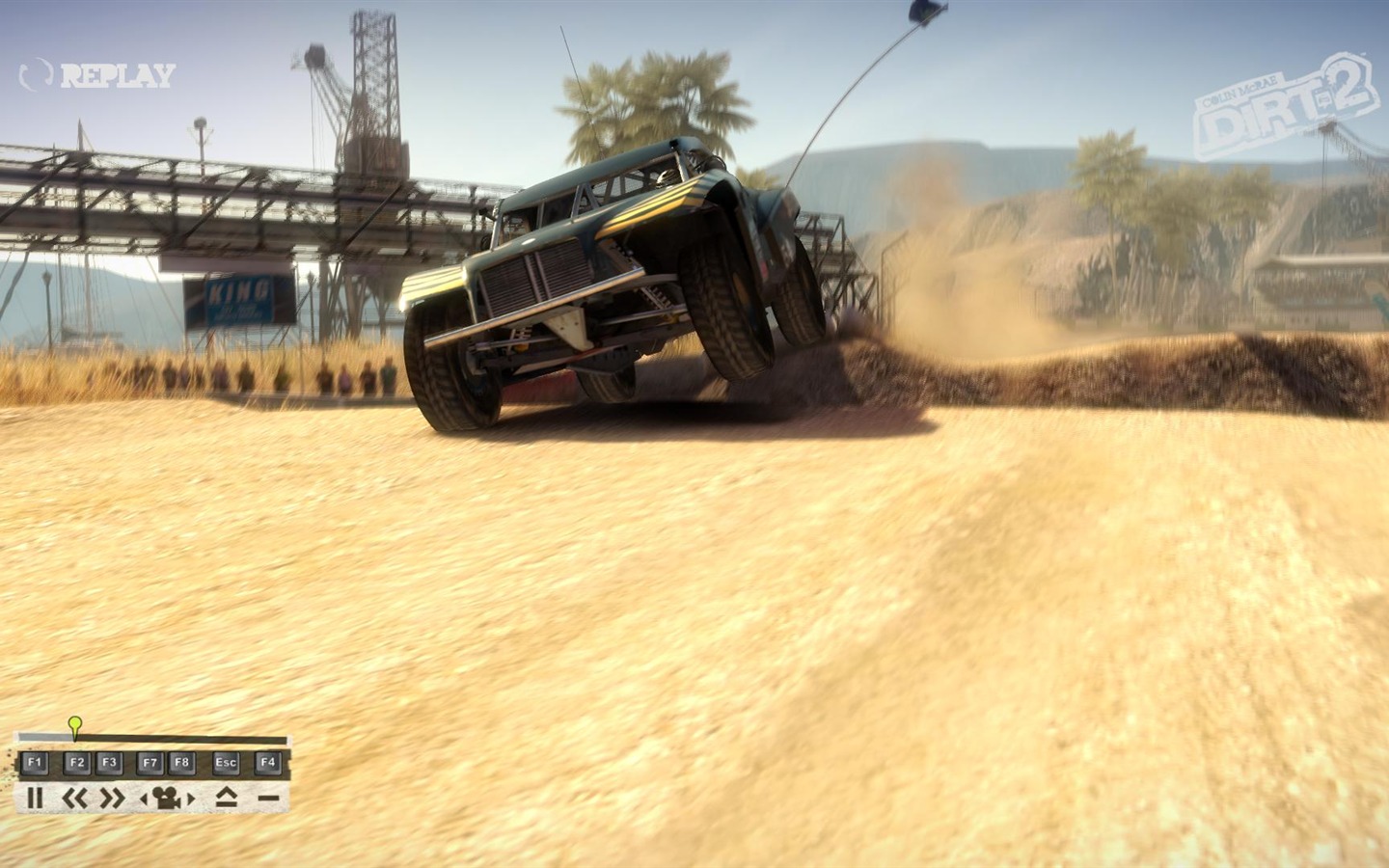Switch to the next replay camera
The width and height of the screenshot is (1389, 868).
click(191, 799)
